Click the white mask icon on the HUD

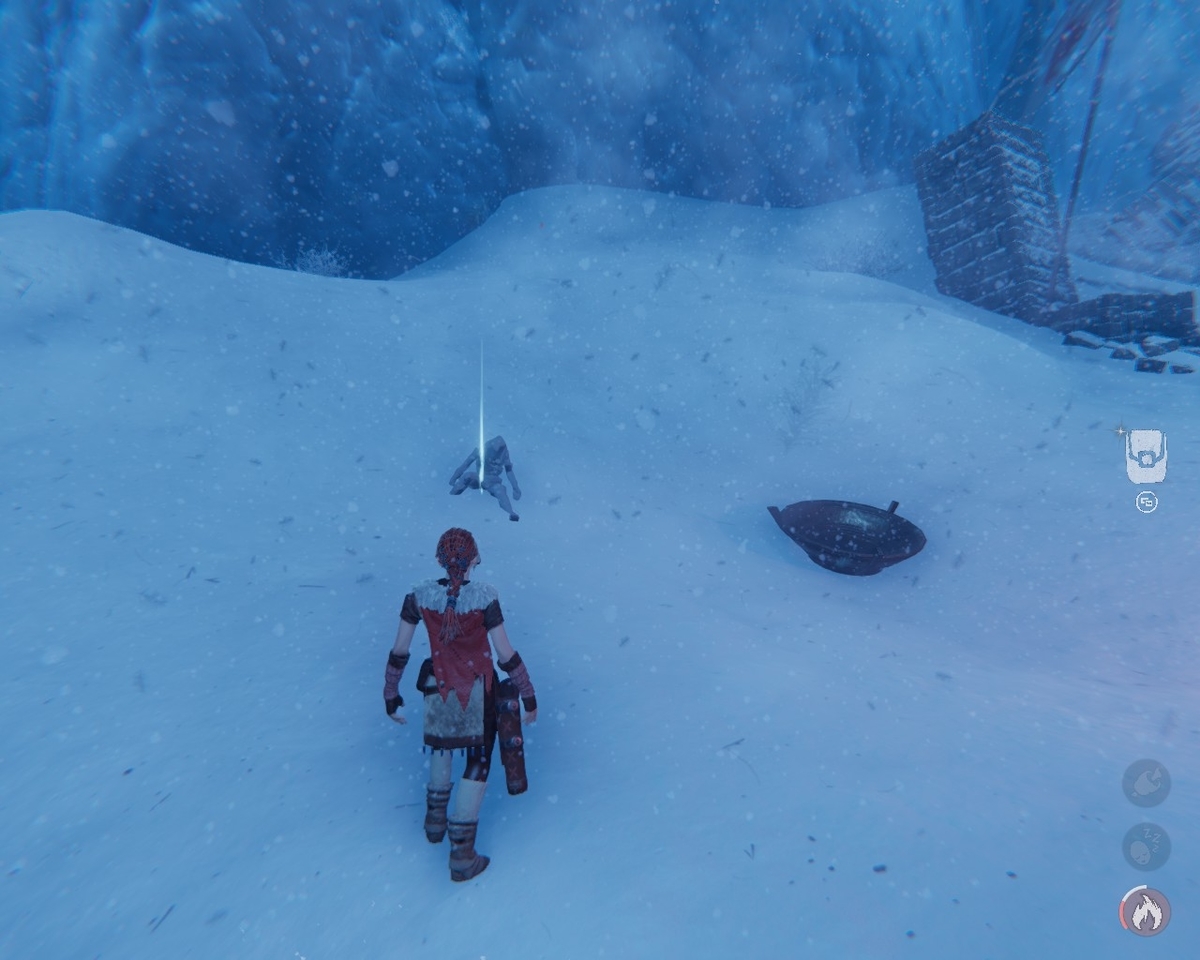[x=1146, y=456]
